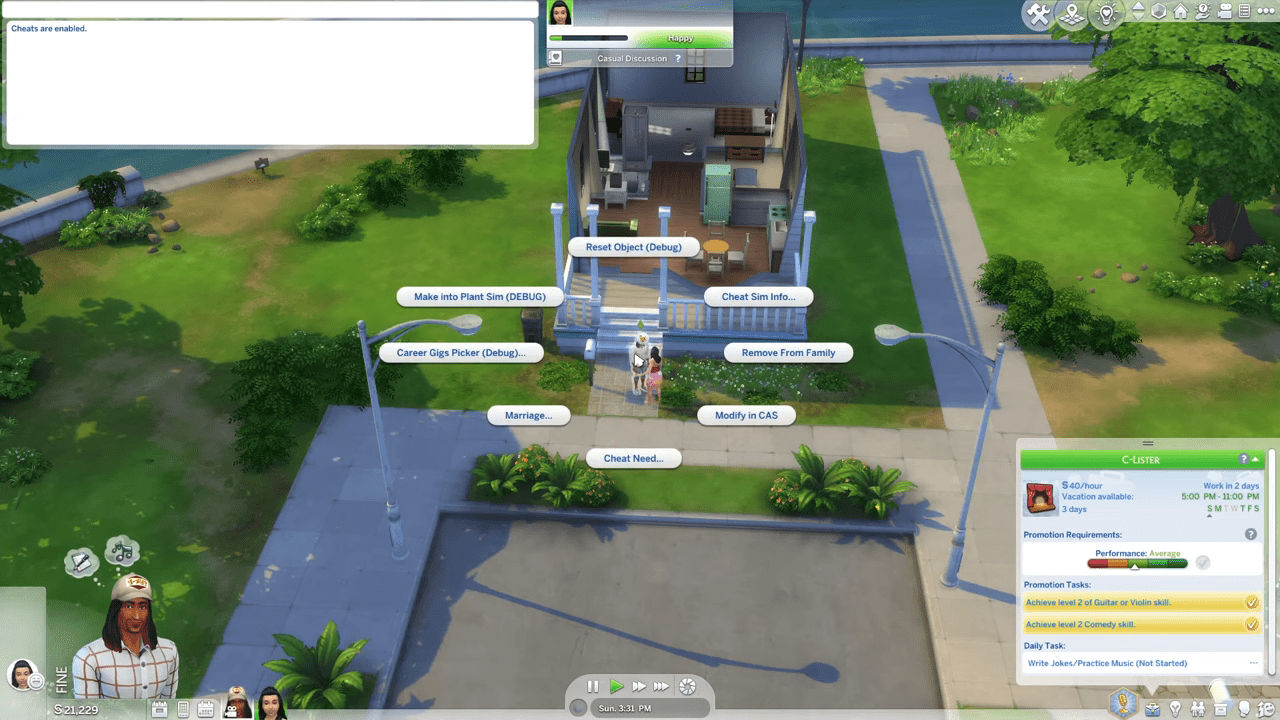1280x720 pixels.
Task: Choose Make into Plant Sim (DEBUG)
Action: (481, 296)
